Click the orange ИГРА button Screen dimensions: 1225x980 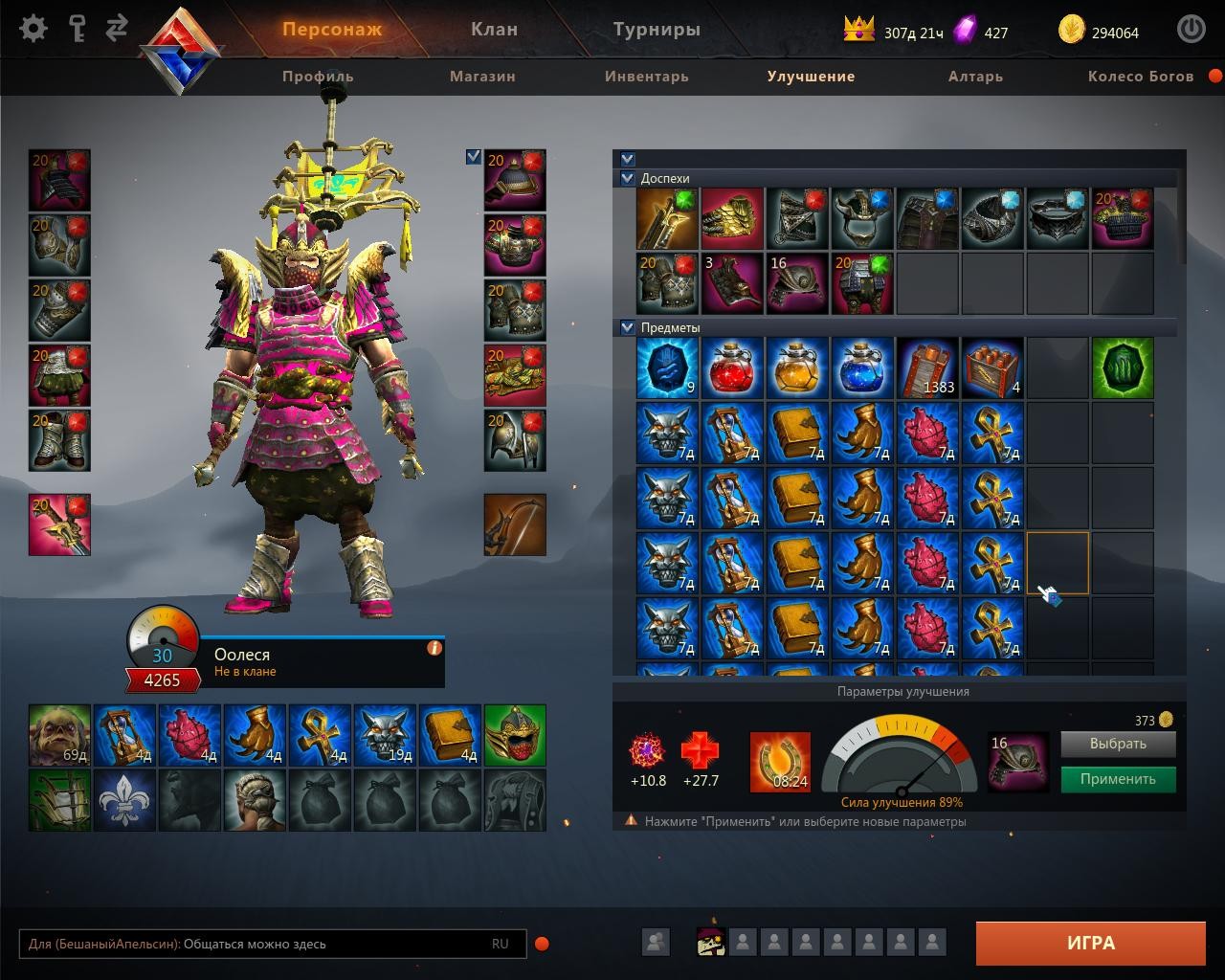click(1090, 943)
